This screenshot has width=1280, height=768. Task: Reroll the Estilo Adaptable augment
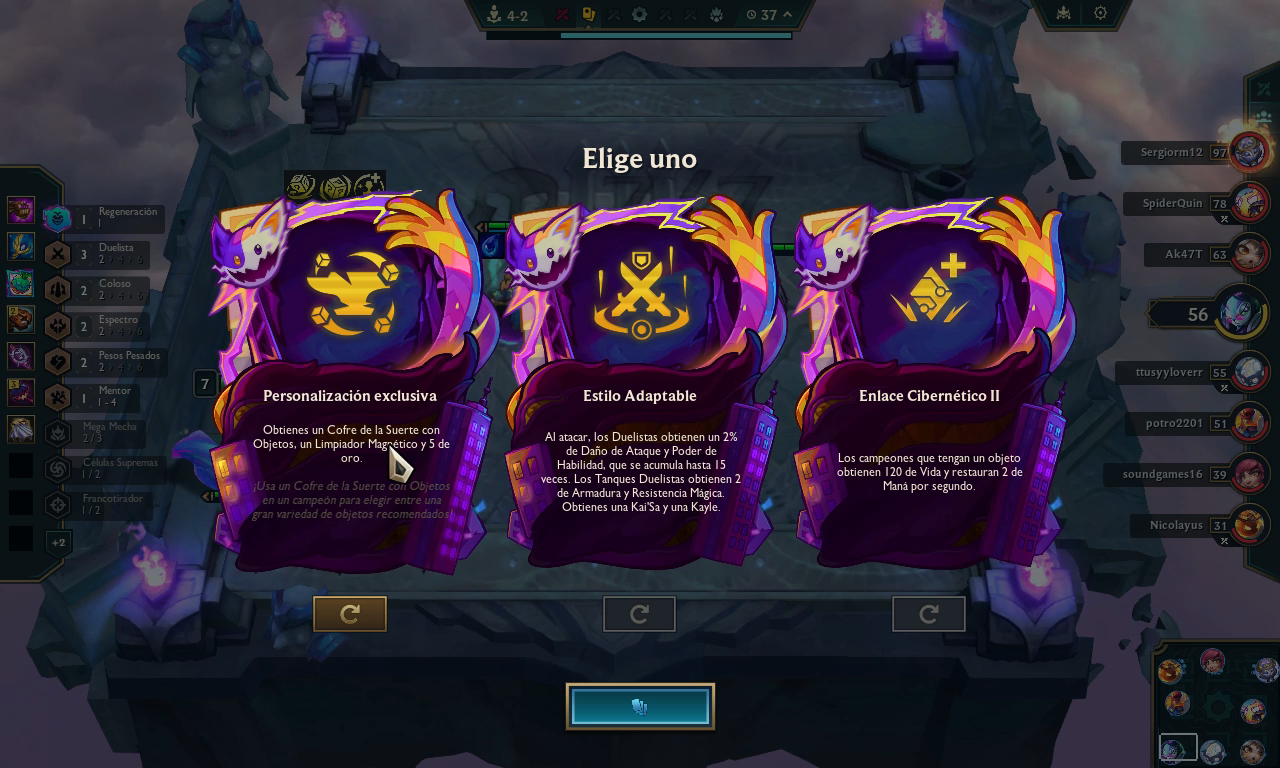(x=639, y=614)
